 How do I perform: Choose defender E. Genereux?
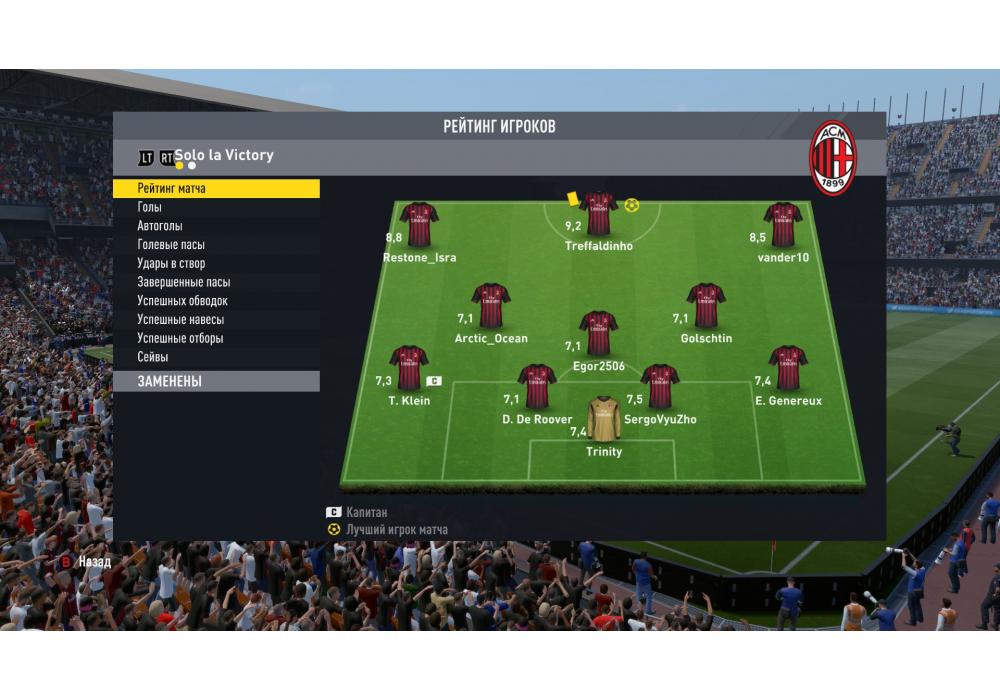click(x=788, y=368)
